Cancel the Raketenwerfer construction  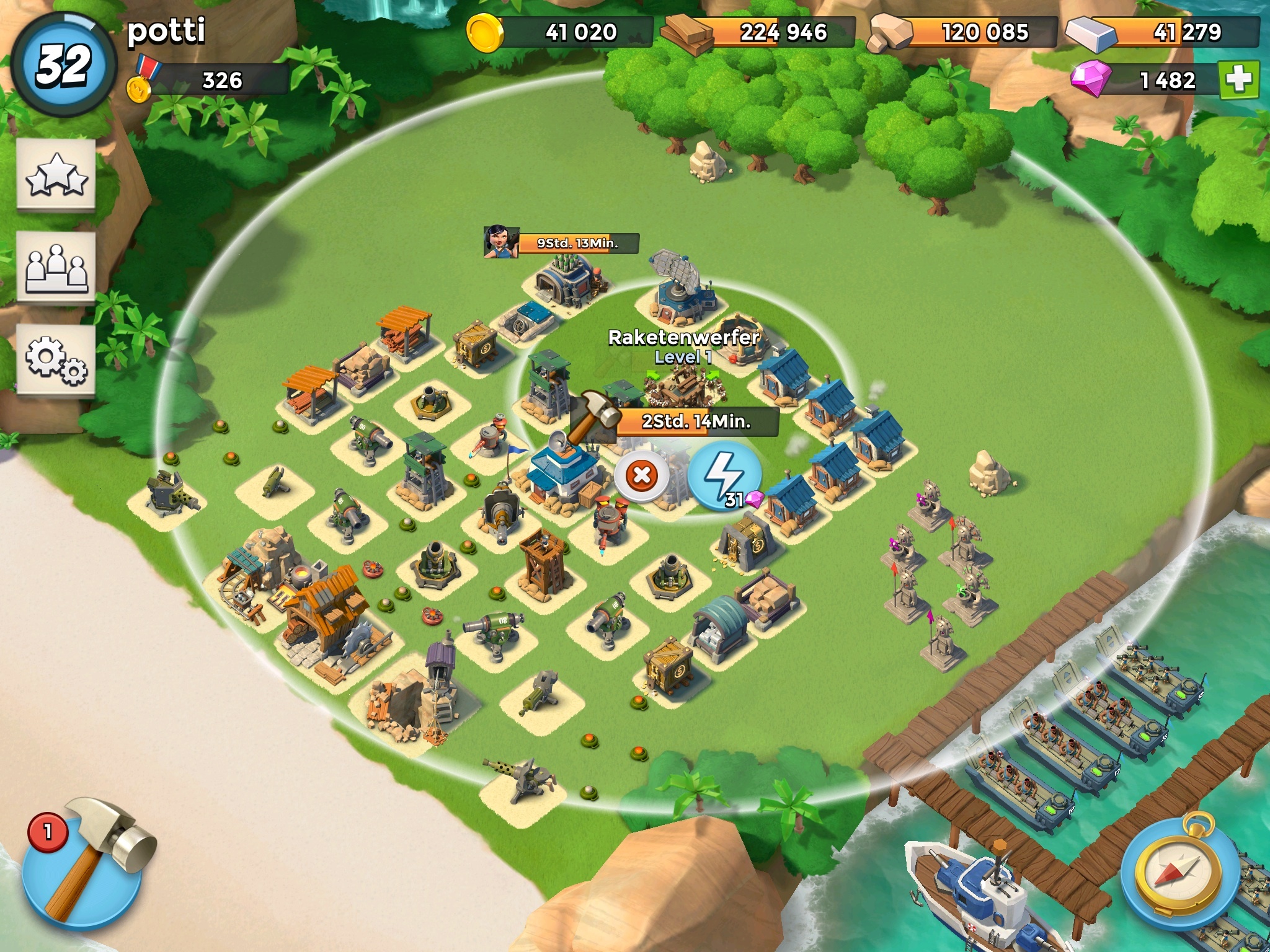pos(642,476)
